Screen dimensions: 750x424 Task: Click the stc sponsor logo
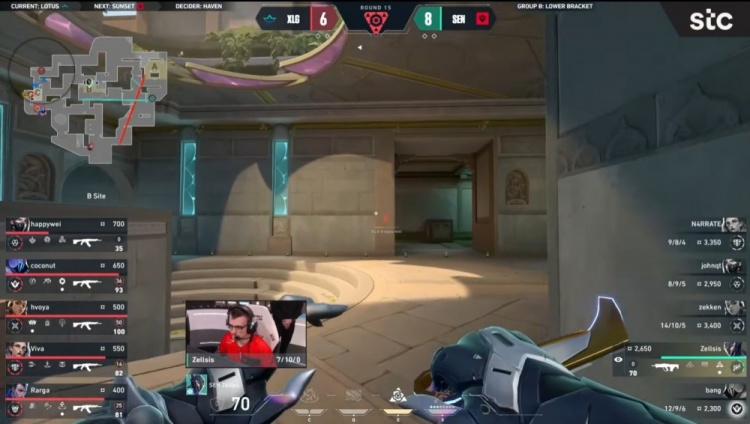(710, 19)
